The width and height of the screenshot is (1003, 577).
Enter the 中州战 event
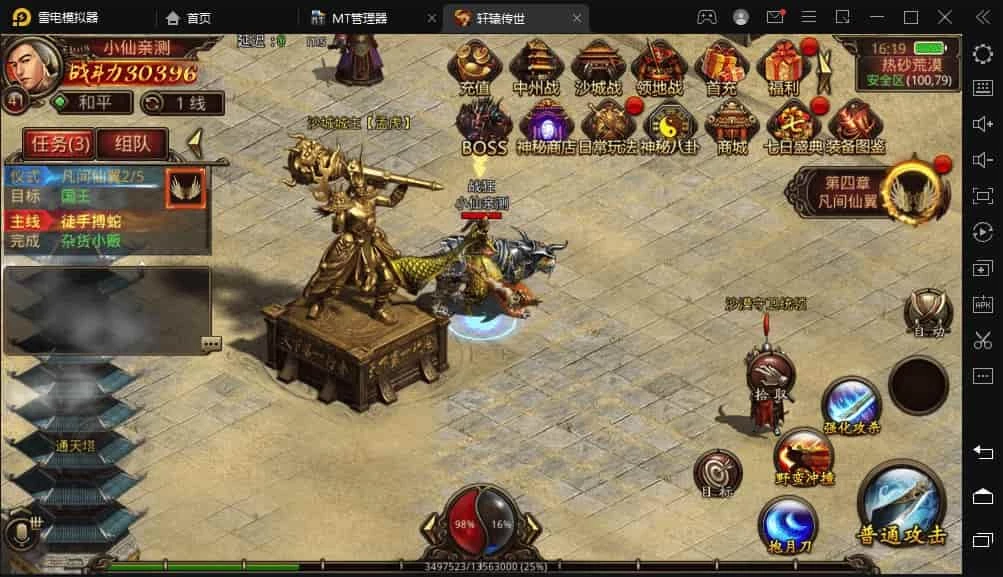tap(536, 67)
